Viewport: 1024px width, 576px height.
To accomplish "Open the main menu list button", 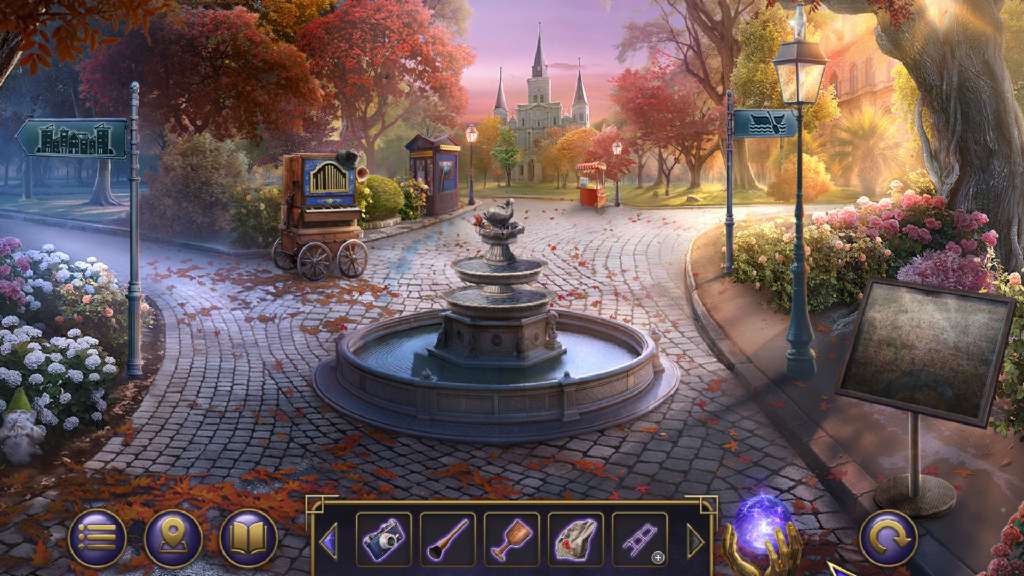I will [97, 538].
